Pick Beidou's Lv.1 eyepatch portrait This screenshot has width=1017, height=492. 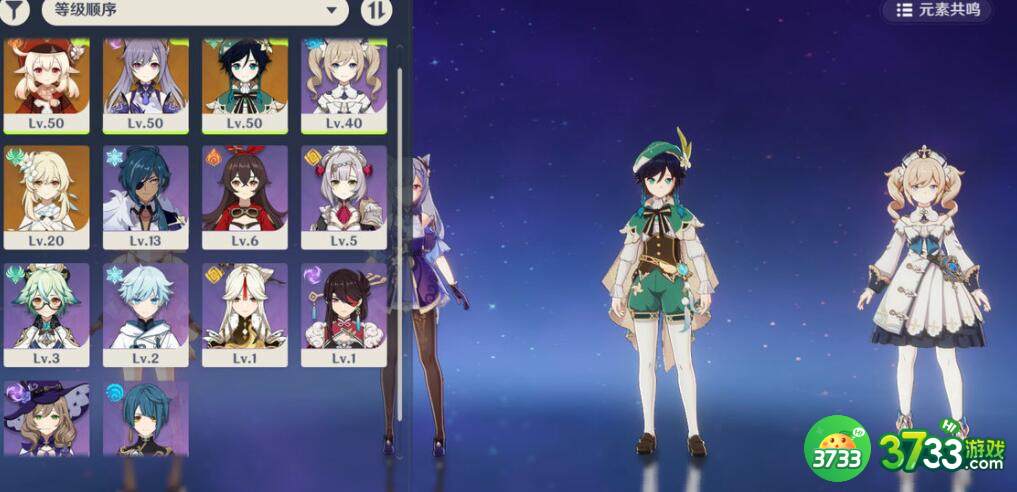click(344, 313)
